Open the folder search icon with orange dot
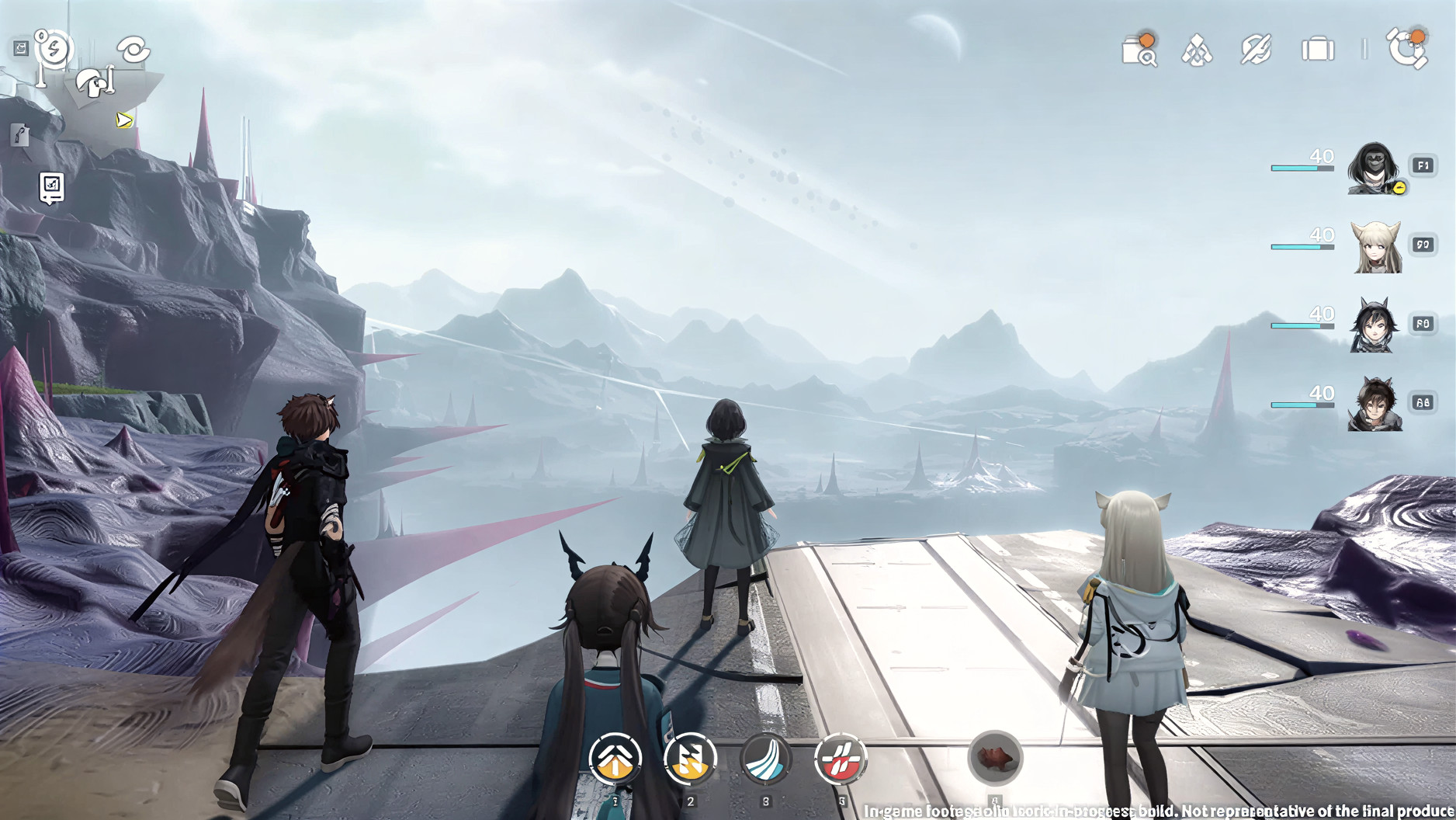This screenshot has height=820, width=1456. tap(1139, 50)
